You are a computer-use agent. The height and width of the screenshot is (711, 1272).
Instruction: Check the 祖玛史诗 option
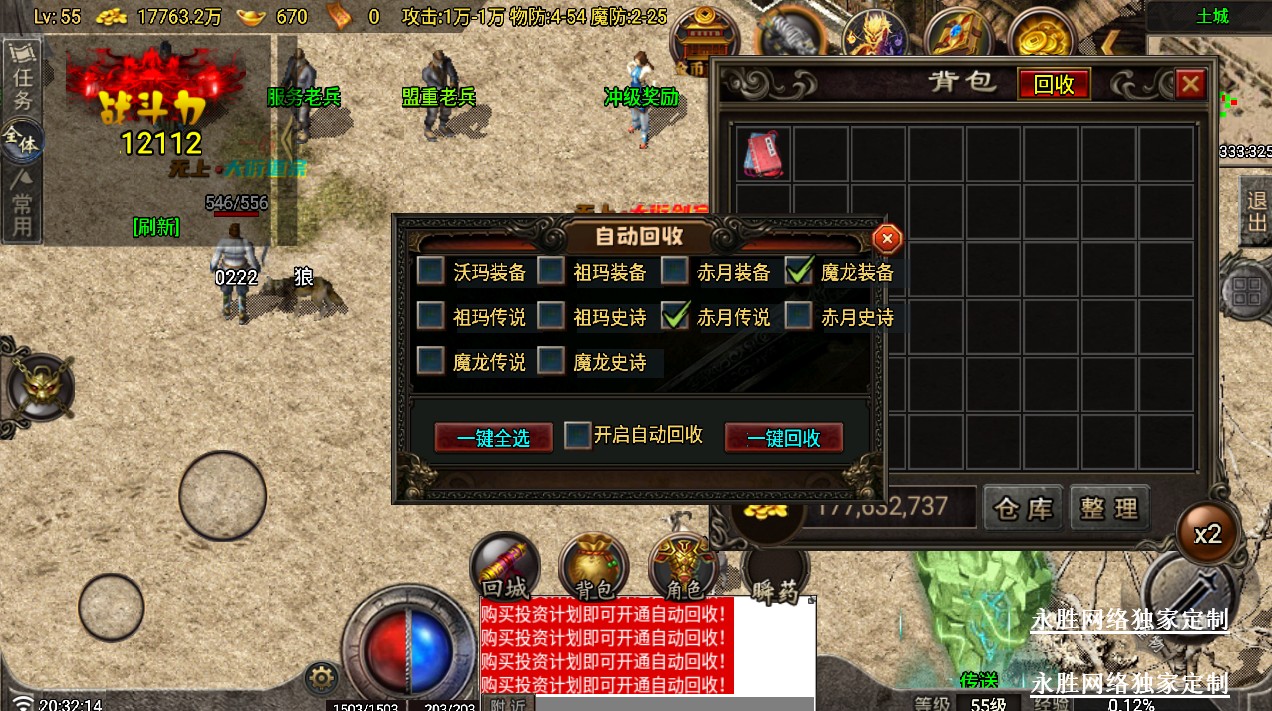(x=551, y=317)
